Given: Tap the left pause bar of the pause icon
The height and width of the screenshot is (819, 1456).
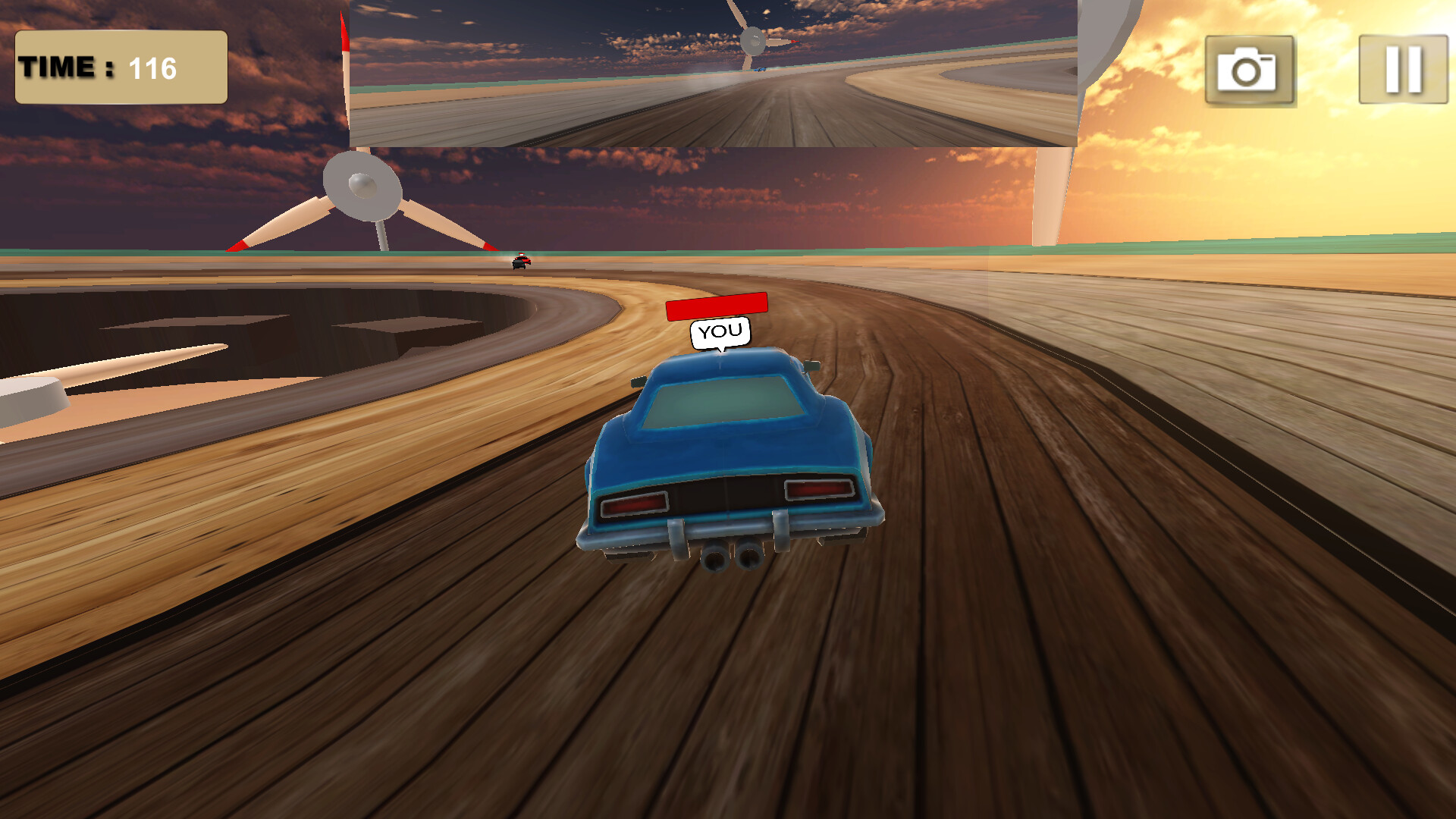Looking at the screenshot, I should click(x=1393, y=68).
